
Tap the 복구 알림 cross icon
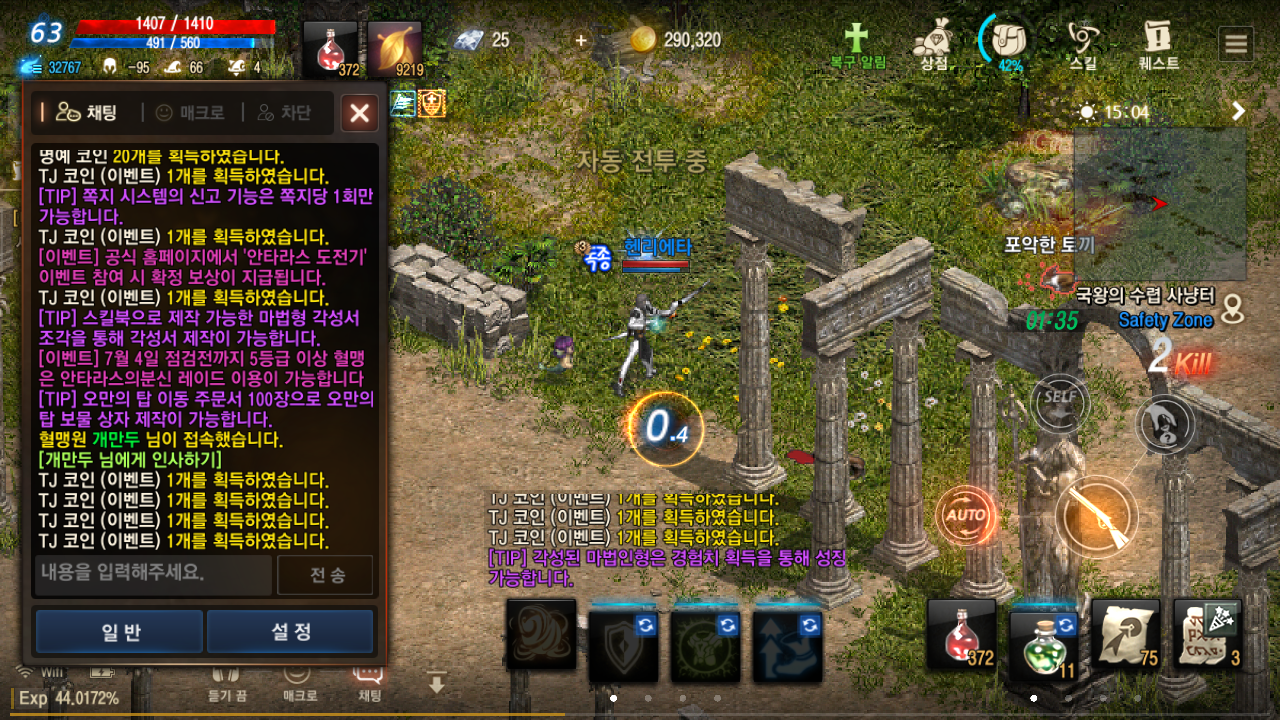[x=857, y=44]
